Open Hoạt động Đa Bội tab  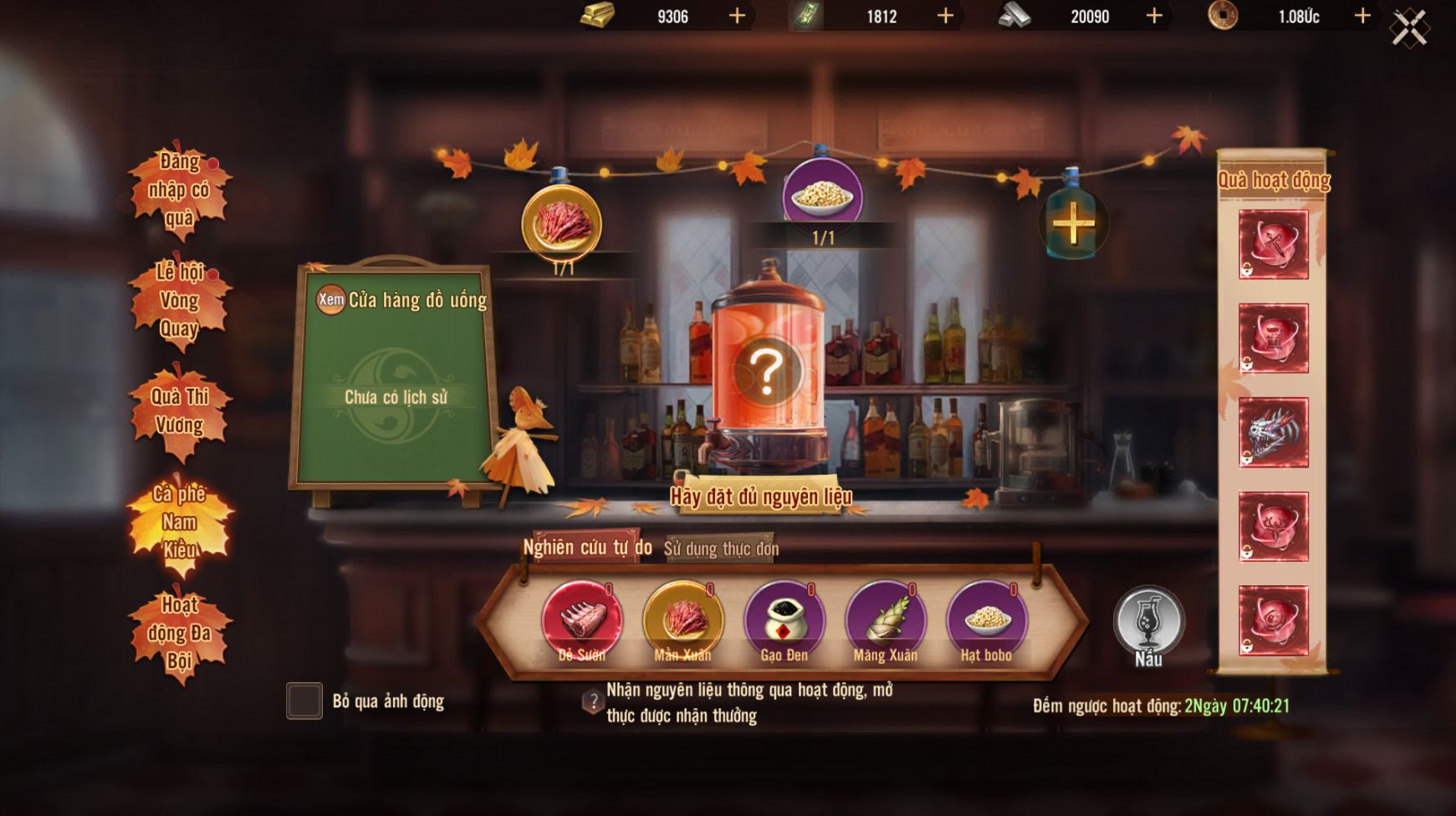pyautogui.click(x=179, y=633)
